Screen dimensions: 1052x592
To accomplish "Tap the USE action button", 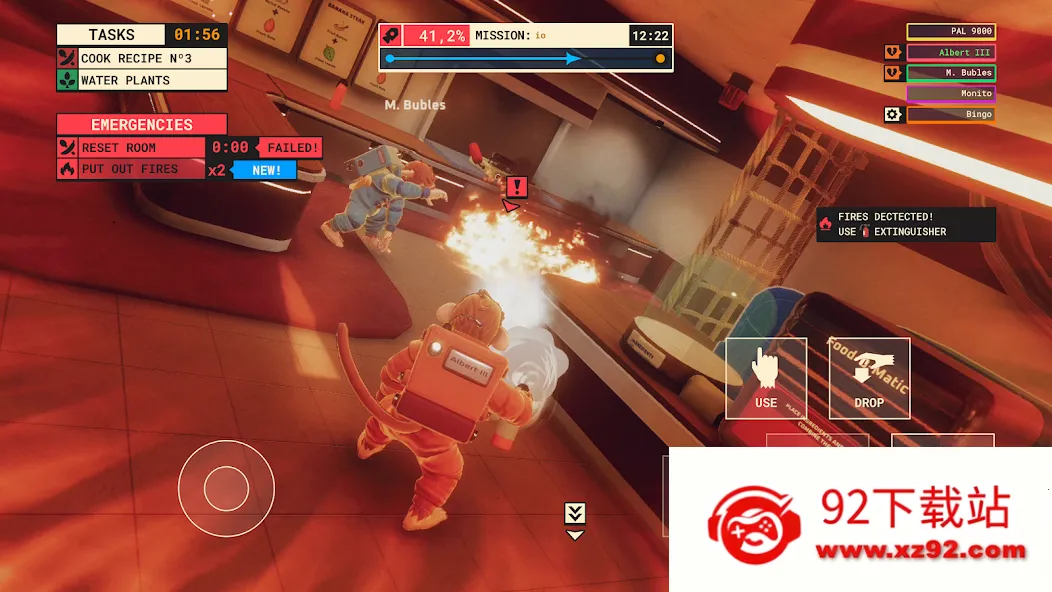I will pyautogui.click(x=766, y=378).
